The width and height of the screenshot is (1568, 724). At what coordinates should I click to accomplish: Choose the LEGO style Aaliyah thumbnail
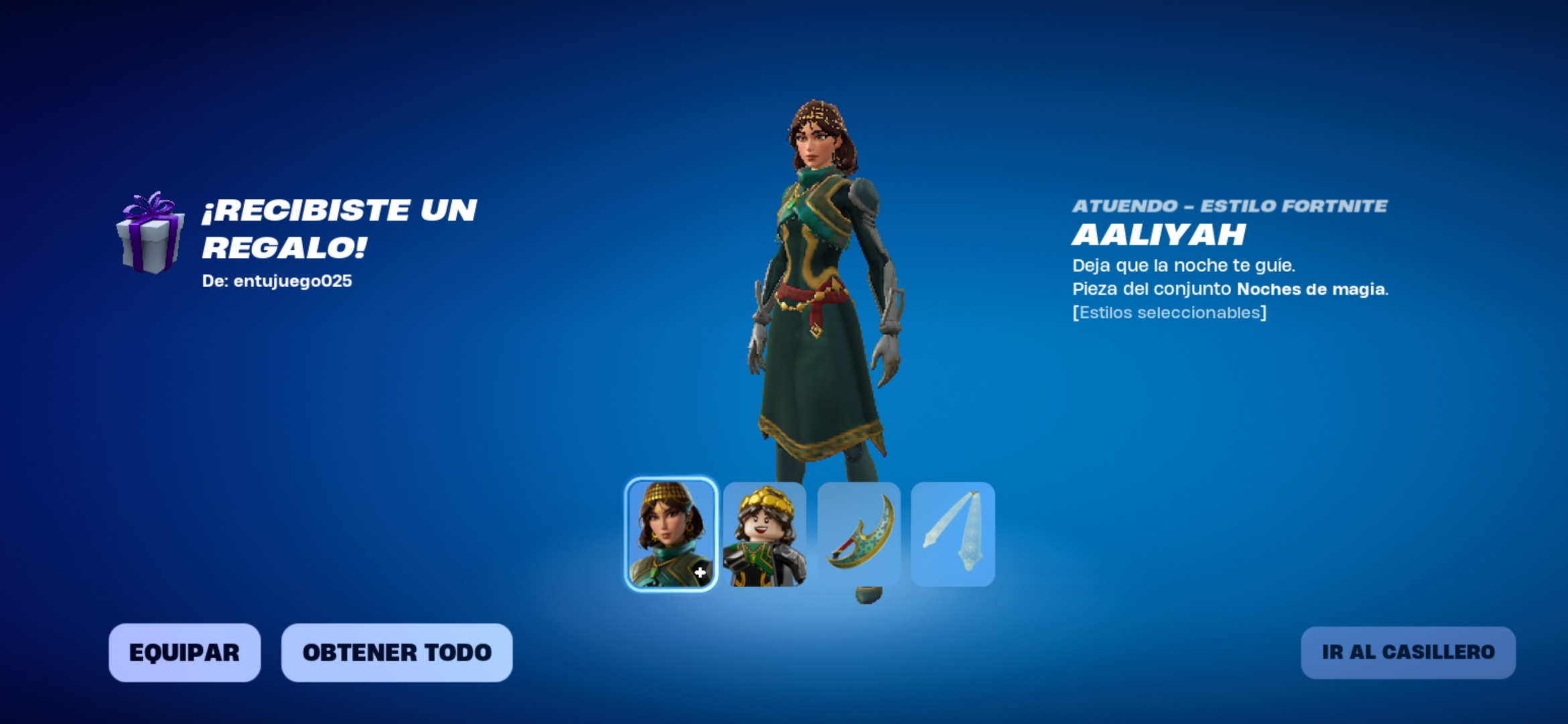[x=765, y=534]
